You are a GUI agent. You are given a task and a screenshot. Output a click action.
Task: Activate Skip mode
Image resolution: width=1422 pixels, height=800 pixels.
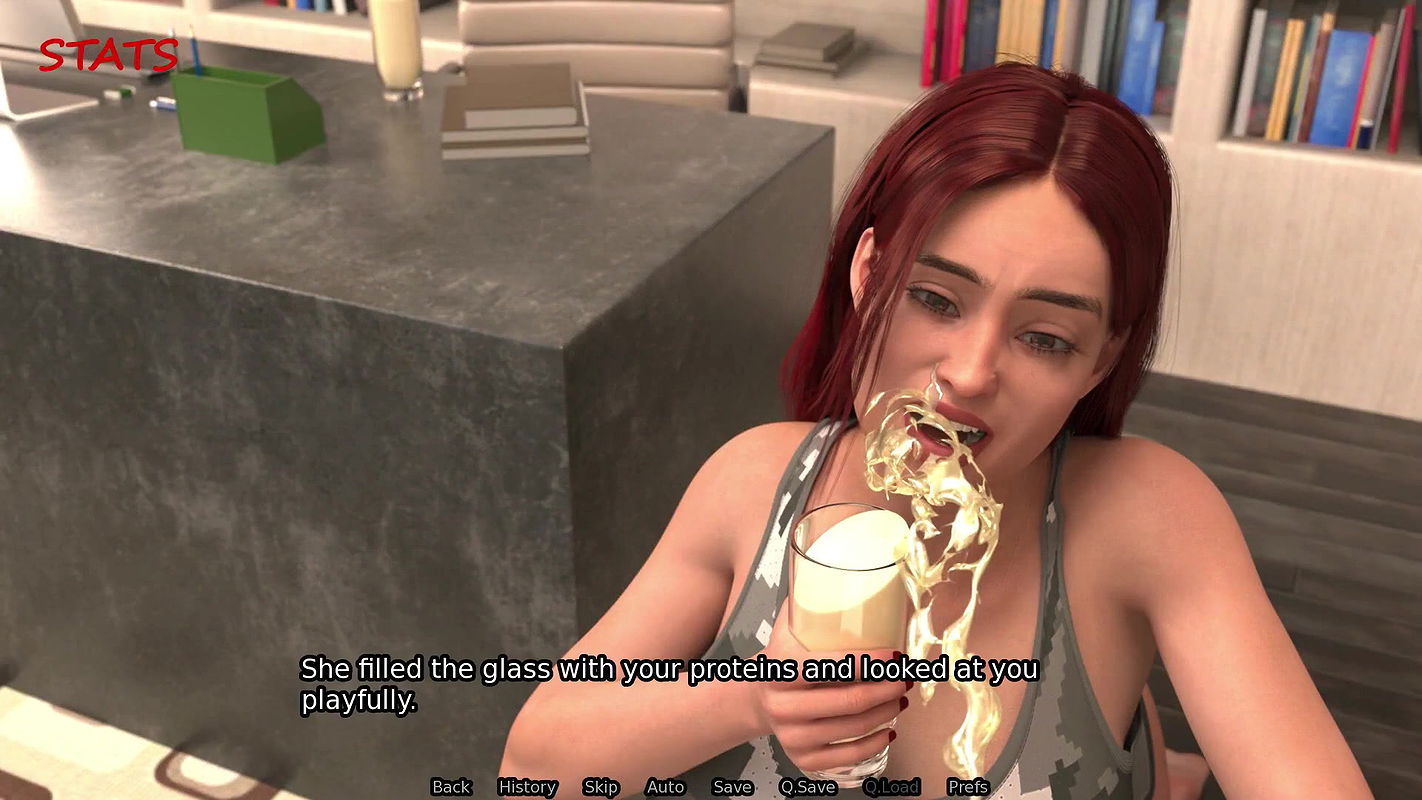point(601,787)
